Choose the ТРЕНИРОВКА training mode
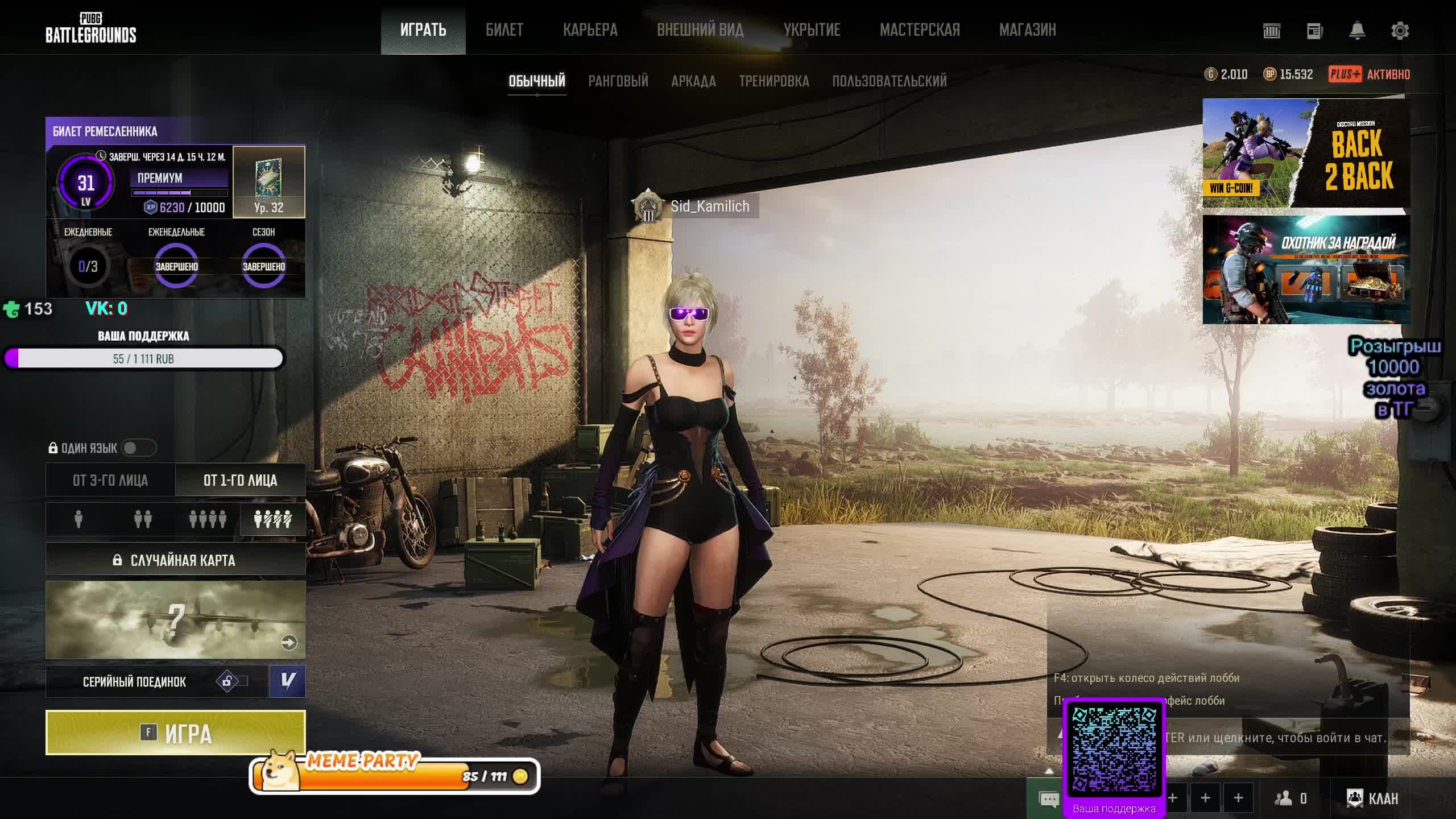 (x=773, y=81)
